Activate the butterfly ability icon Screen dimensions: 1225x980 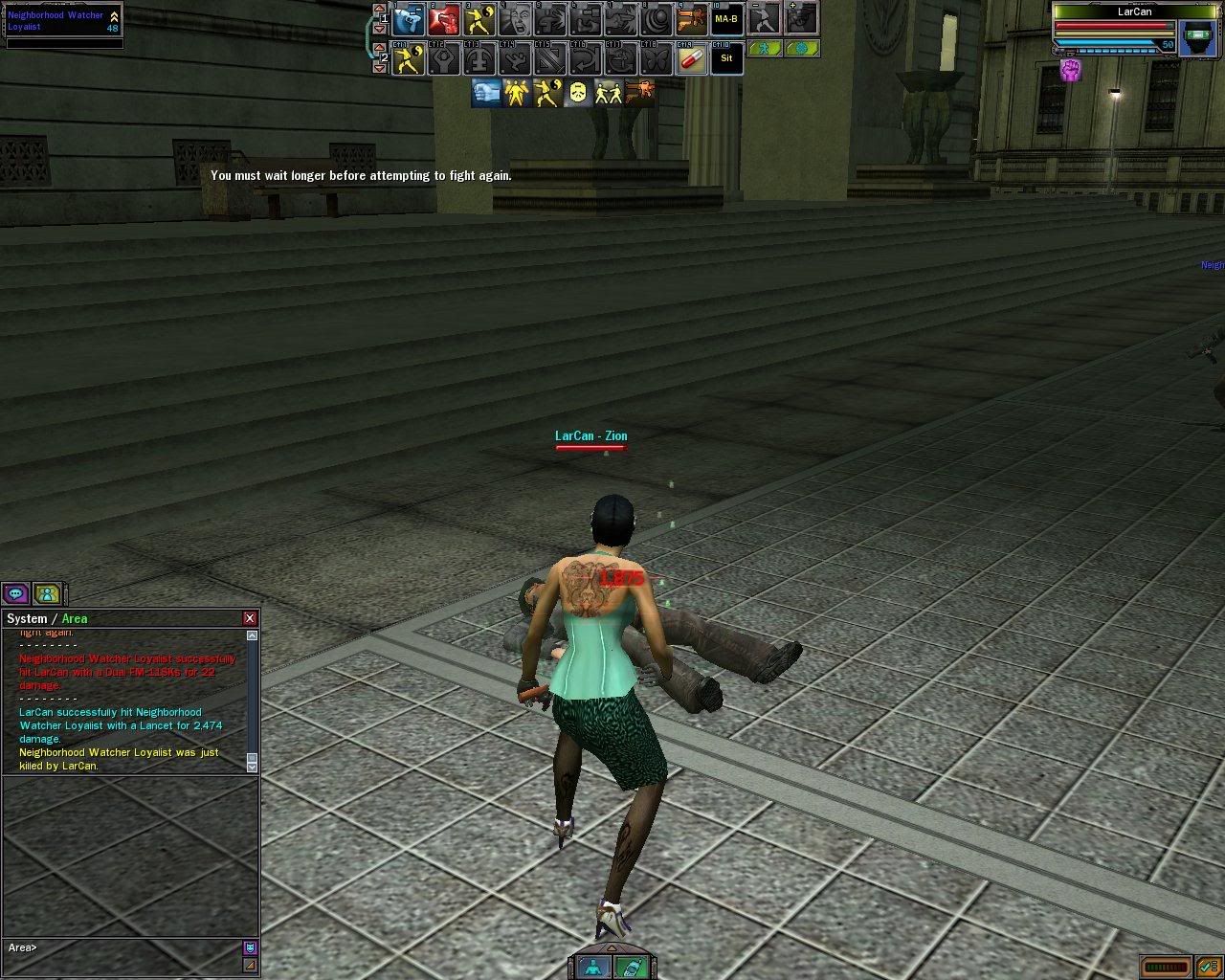pos(657,59)
